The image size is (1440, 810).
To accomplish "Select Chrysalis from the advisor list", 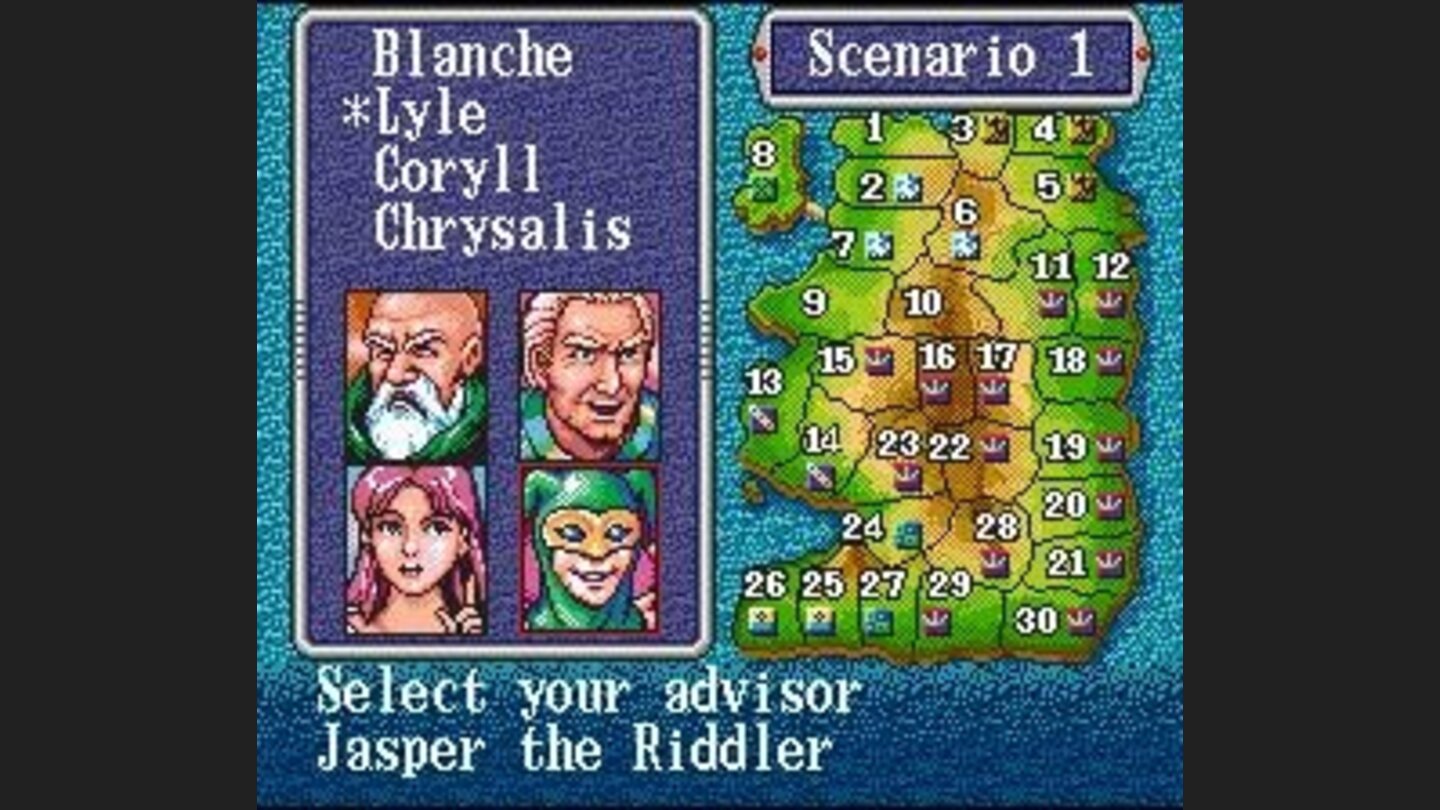I will point(505,227).
